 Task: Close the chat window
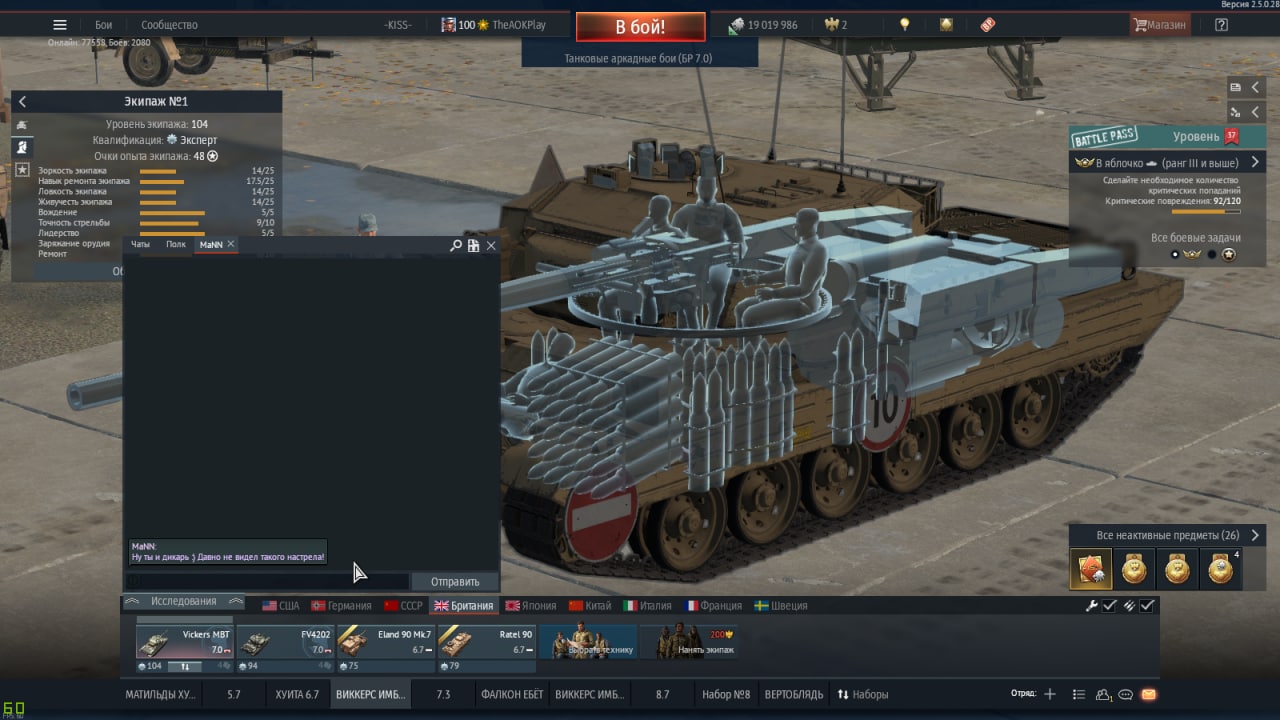(x=491, y=245)
